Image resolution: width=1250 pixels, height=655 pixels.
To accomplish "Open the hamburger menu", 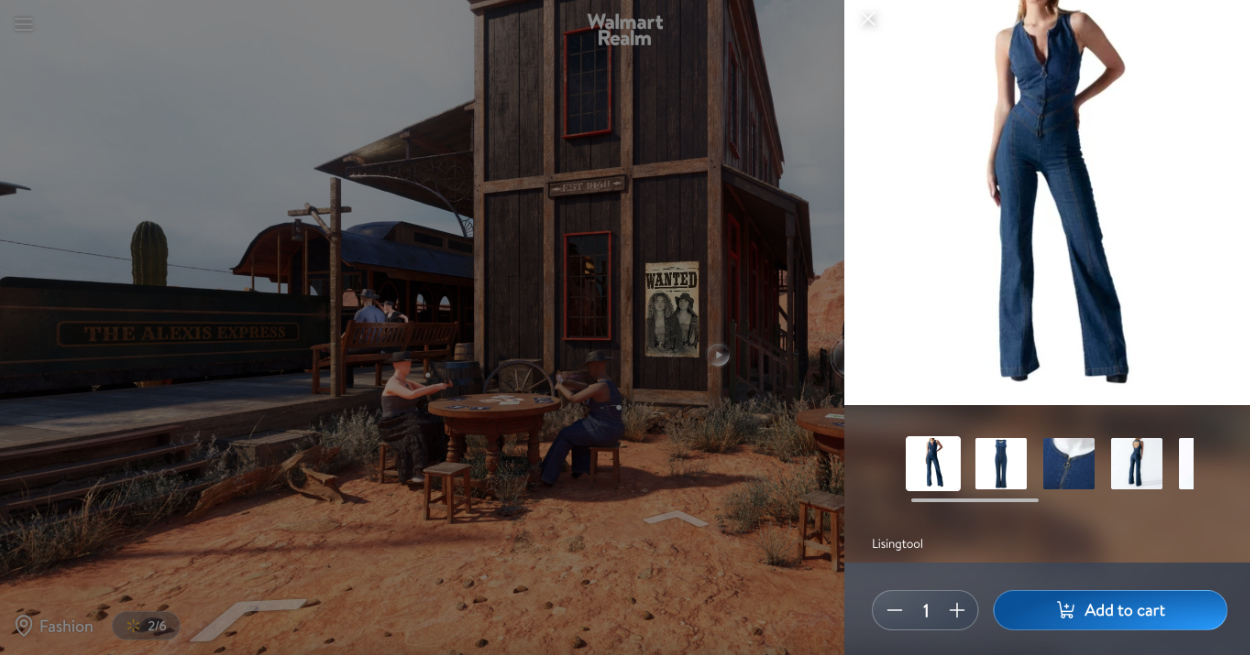I will click(x=23, y=23).
